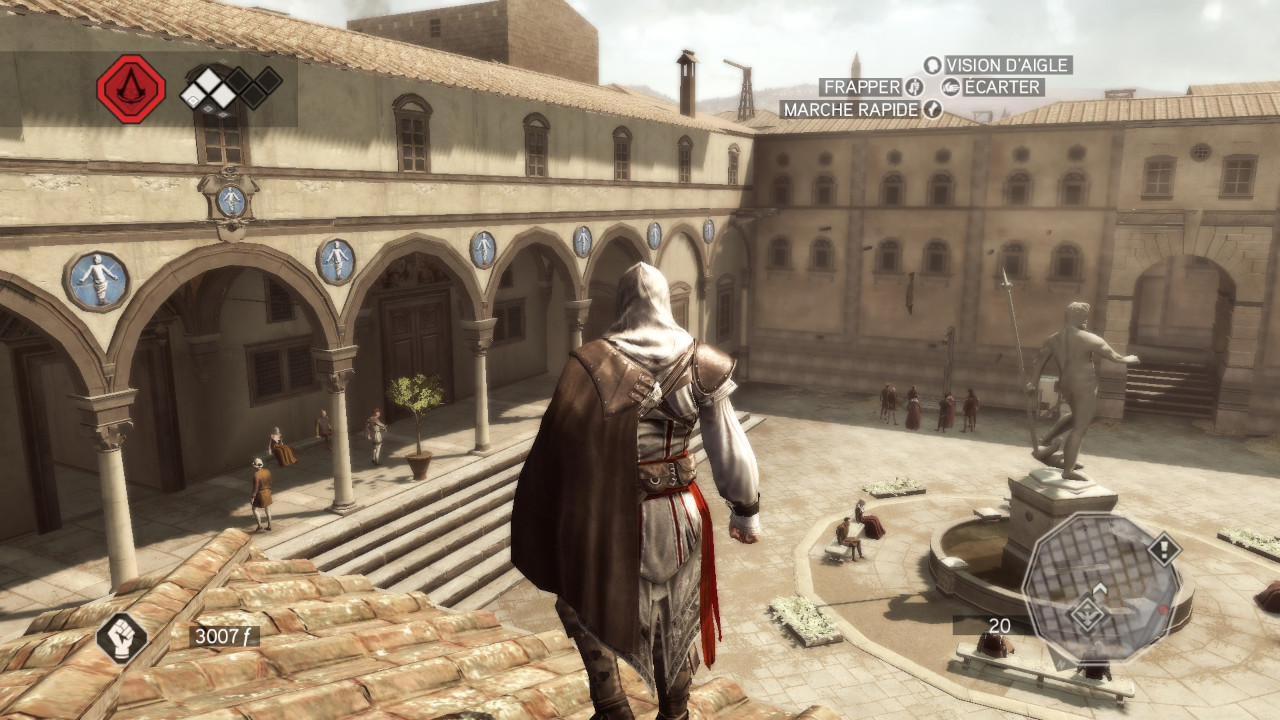The image size is (1280, 720).
Task: Select the fist weapon icon
Action: 122,637
